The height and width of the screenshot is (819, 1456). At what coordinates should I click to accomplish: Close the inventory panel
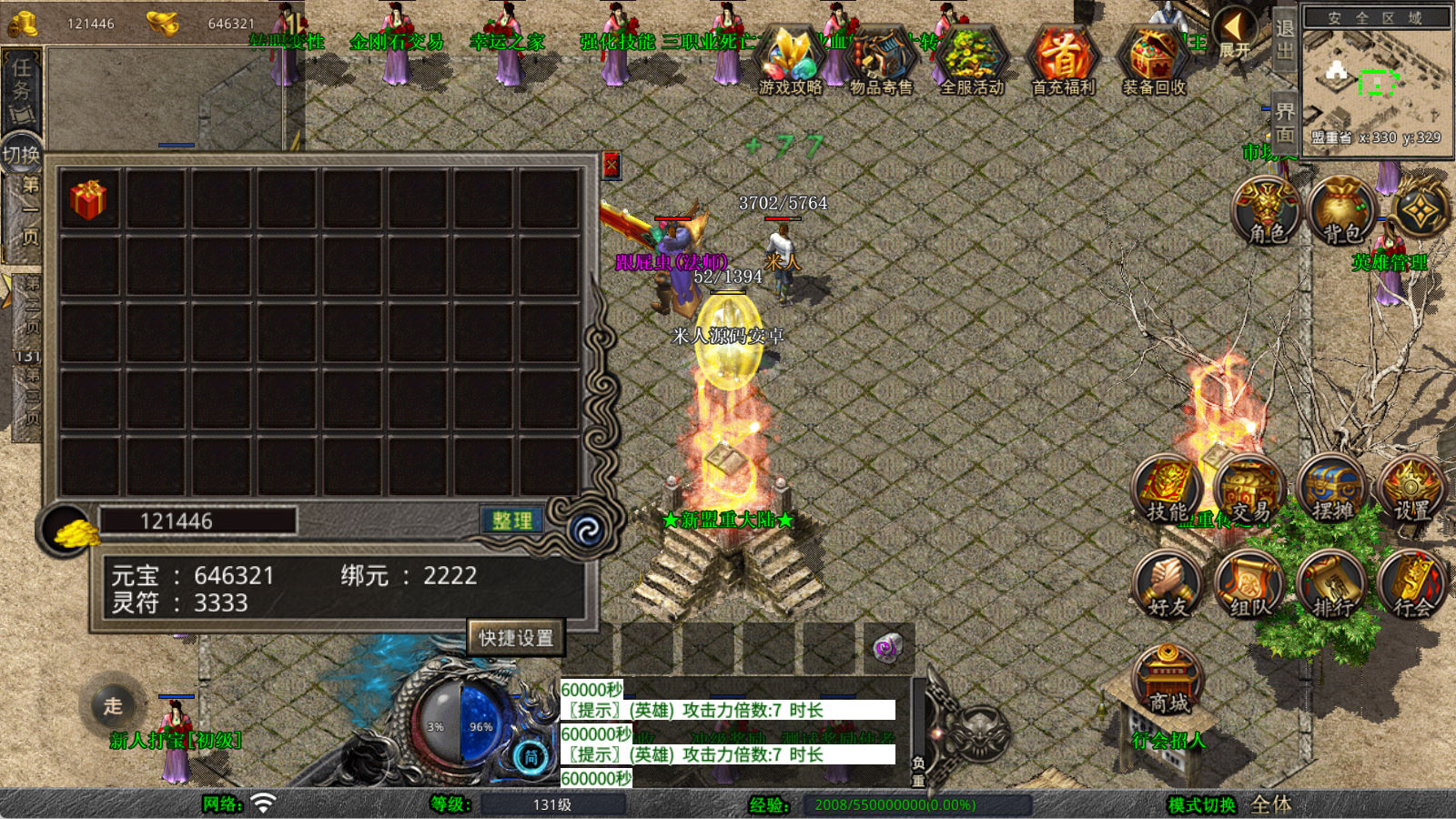pos(611,166)
